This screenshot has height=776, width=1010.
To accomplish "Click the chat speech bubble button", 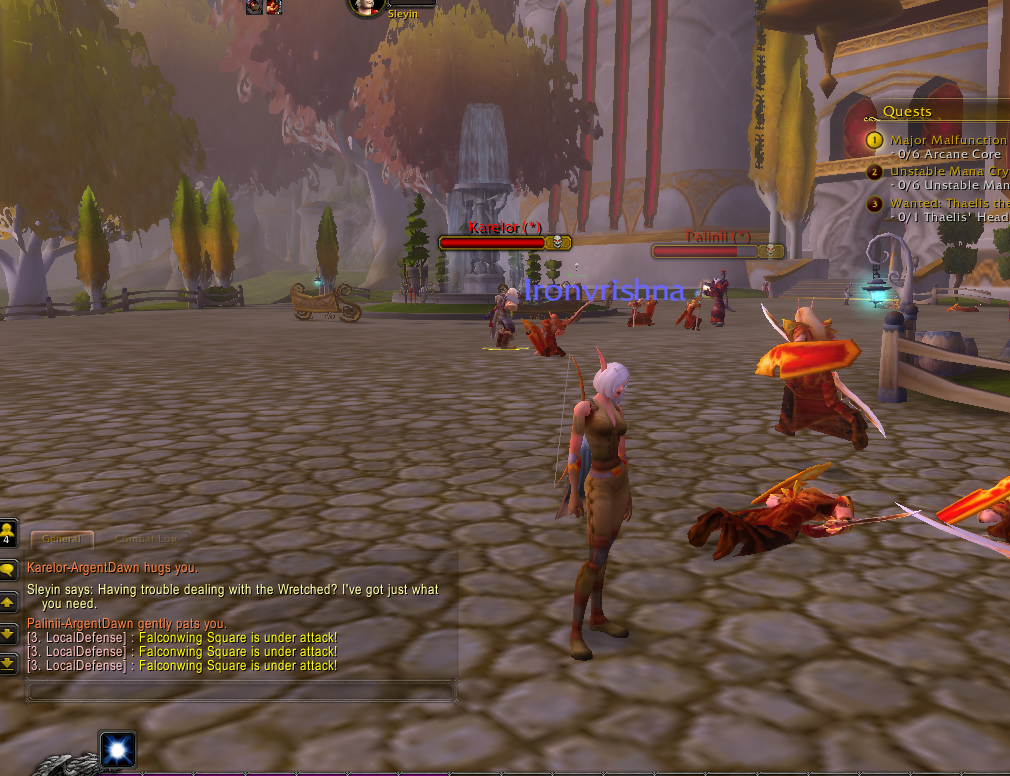I will coord(8,570).
